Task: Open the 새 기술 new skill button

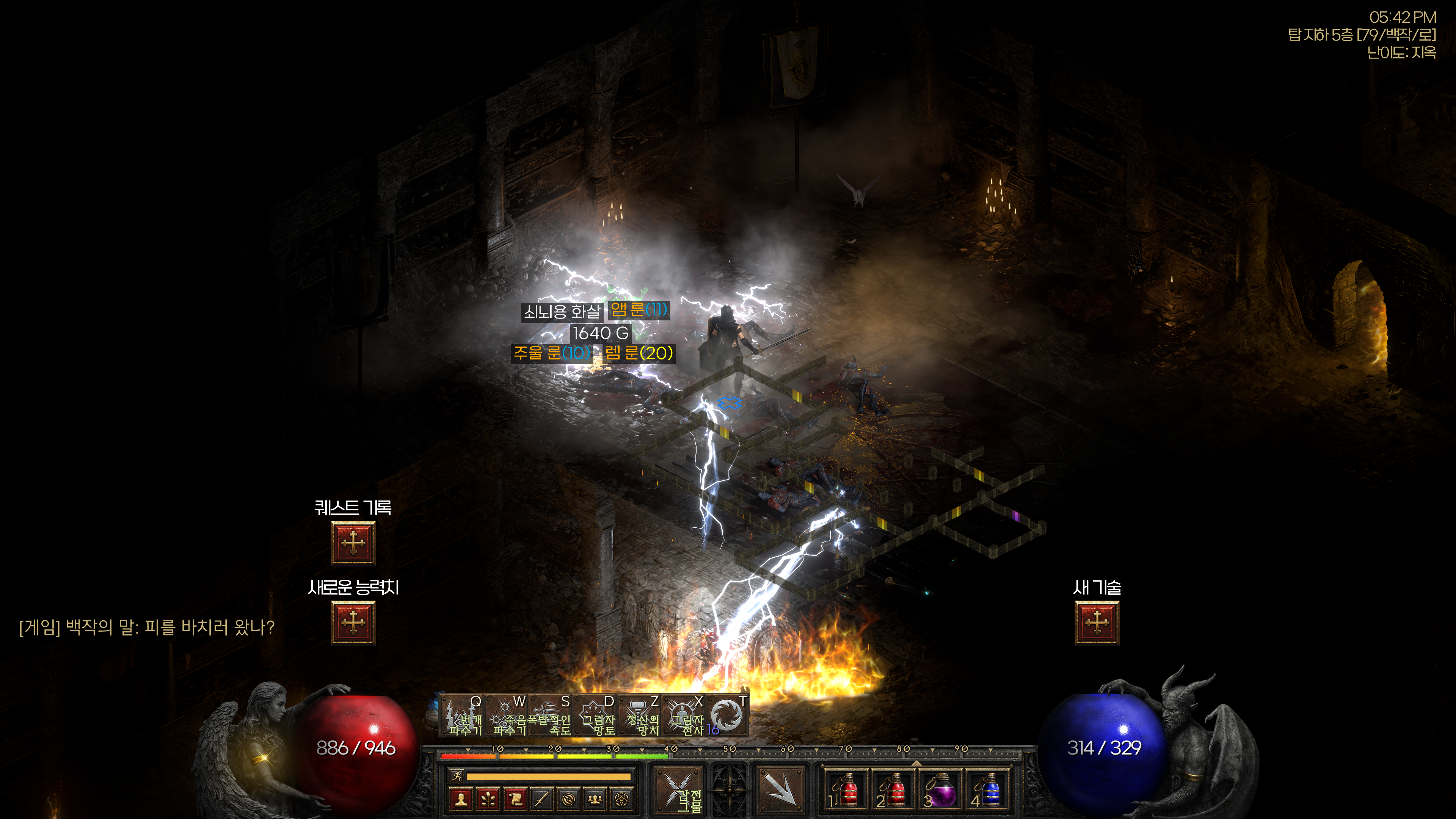Action: pyautogui.click(x=1097, y=622)
